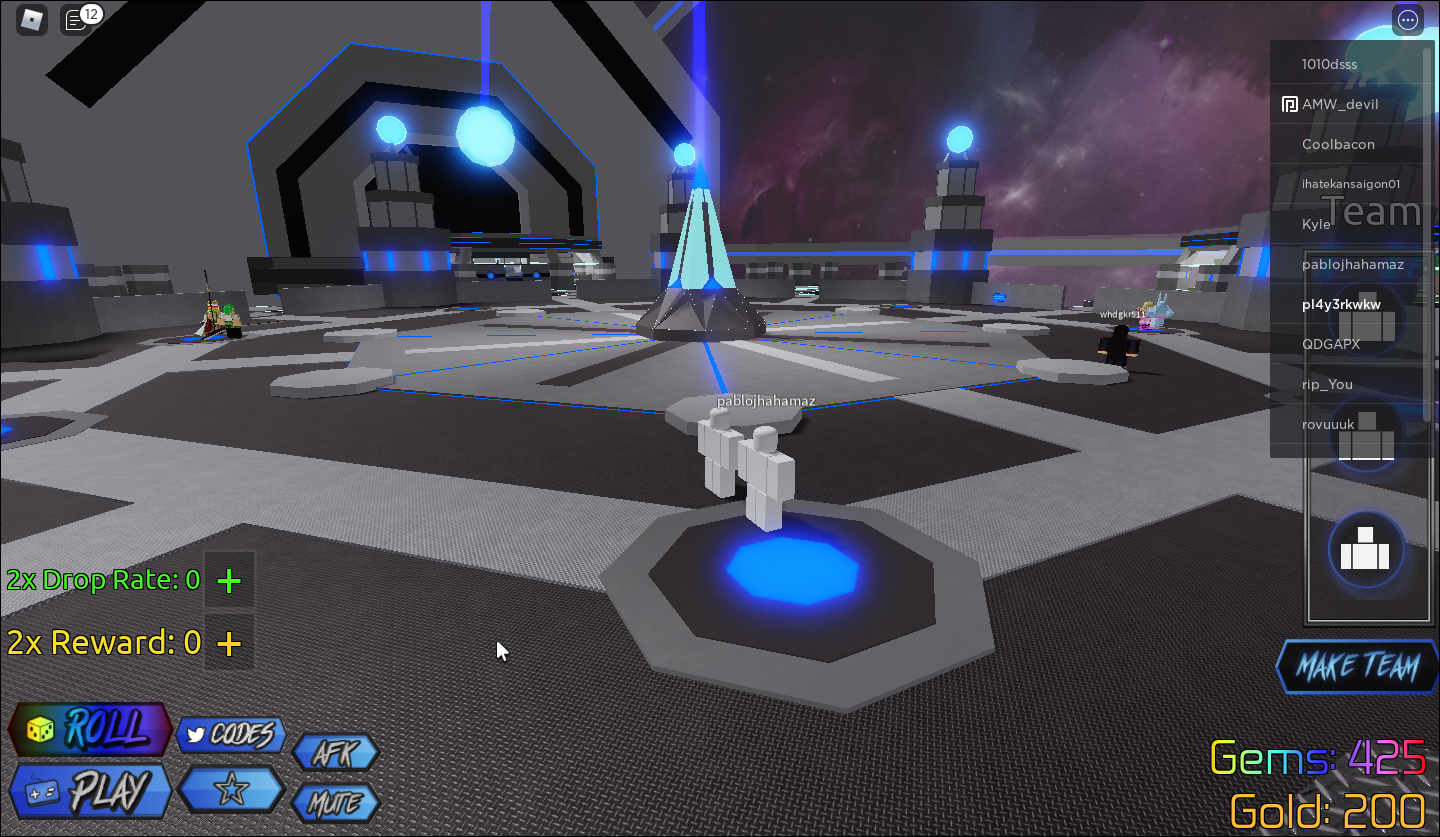Image resolution: width=1440 pixels, height=837 pixels.
Task: Choose Coolbacon from the player list
Action: [1338, 144]
